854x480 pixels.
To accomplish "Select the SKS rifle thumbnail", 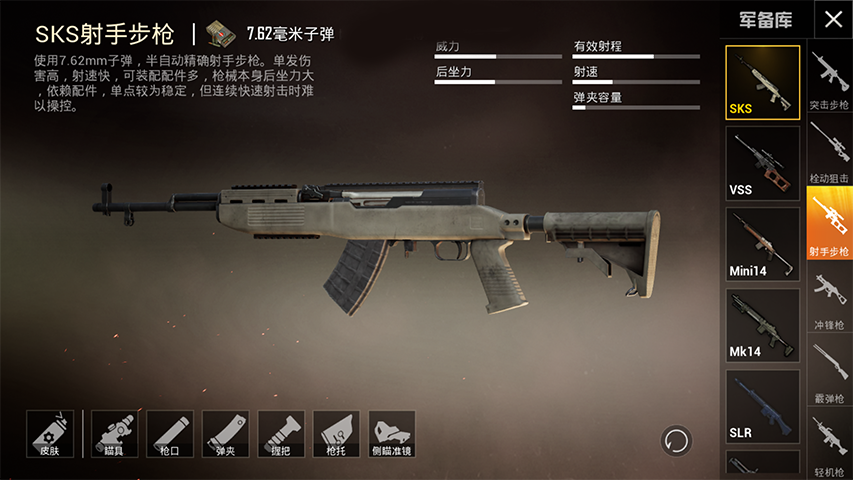I will [x=762, y=82].
